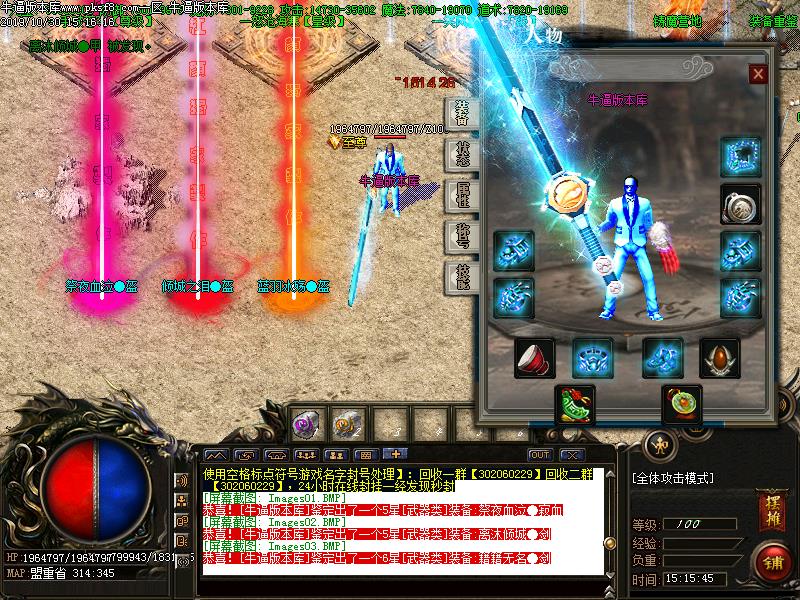Screen dimensions: 800x600
Task: Select the brown gemstone equipment slot
Action: tap(718, 358)
